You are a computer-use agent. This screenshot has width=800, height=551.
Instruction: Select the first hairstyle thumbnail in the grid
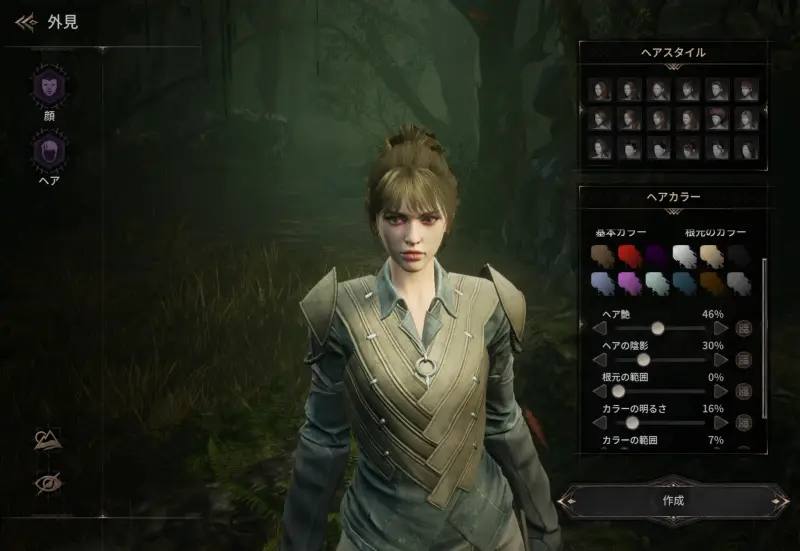(601, 89)
